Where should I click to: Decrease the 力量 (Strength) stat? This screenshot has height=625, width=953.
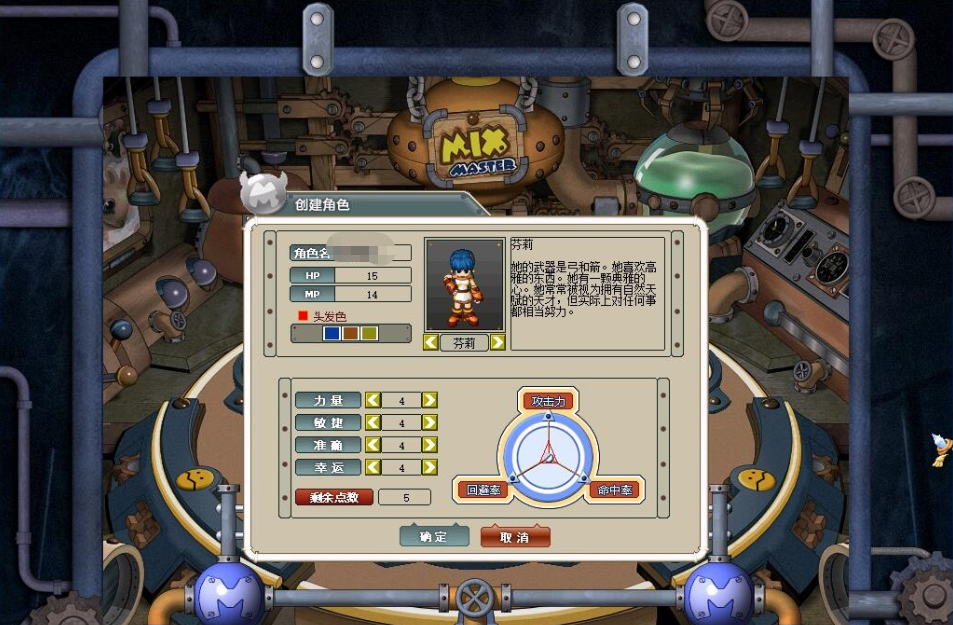(x=373, y=400)
